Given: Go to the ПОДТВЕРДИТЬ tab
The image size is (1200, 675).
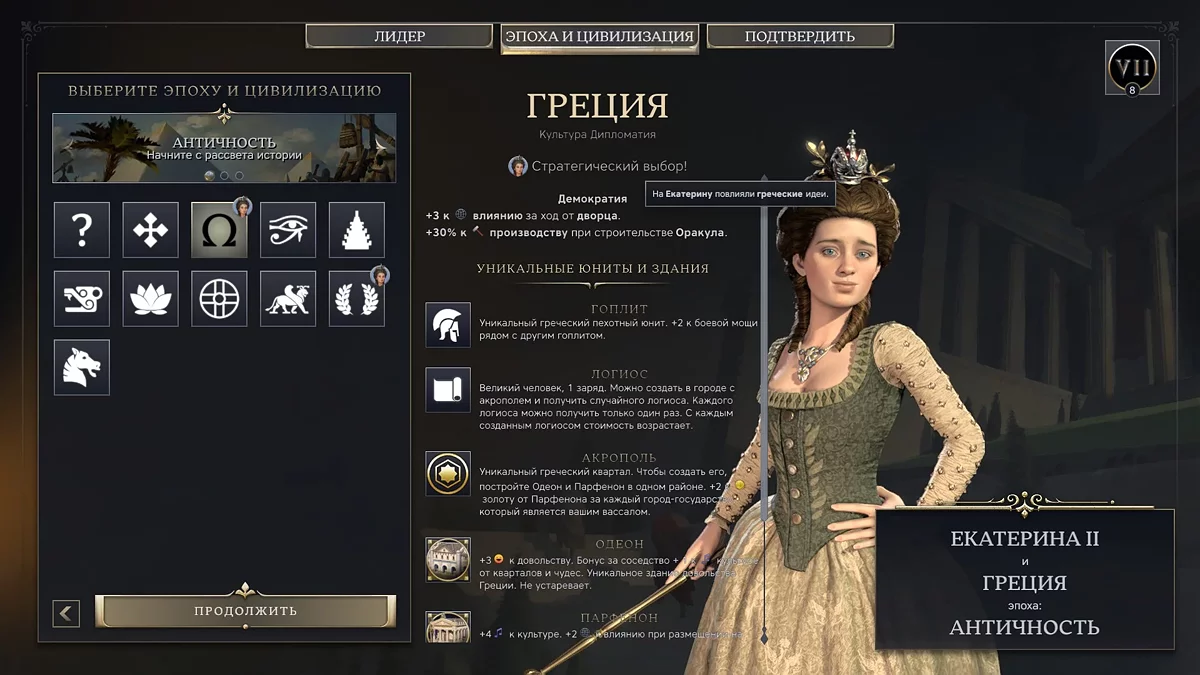Looking at the screenshot, I should pos(800,37).
